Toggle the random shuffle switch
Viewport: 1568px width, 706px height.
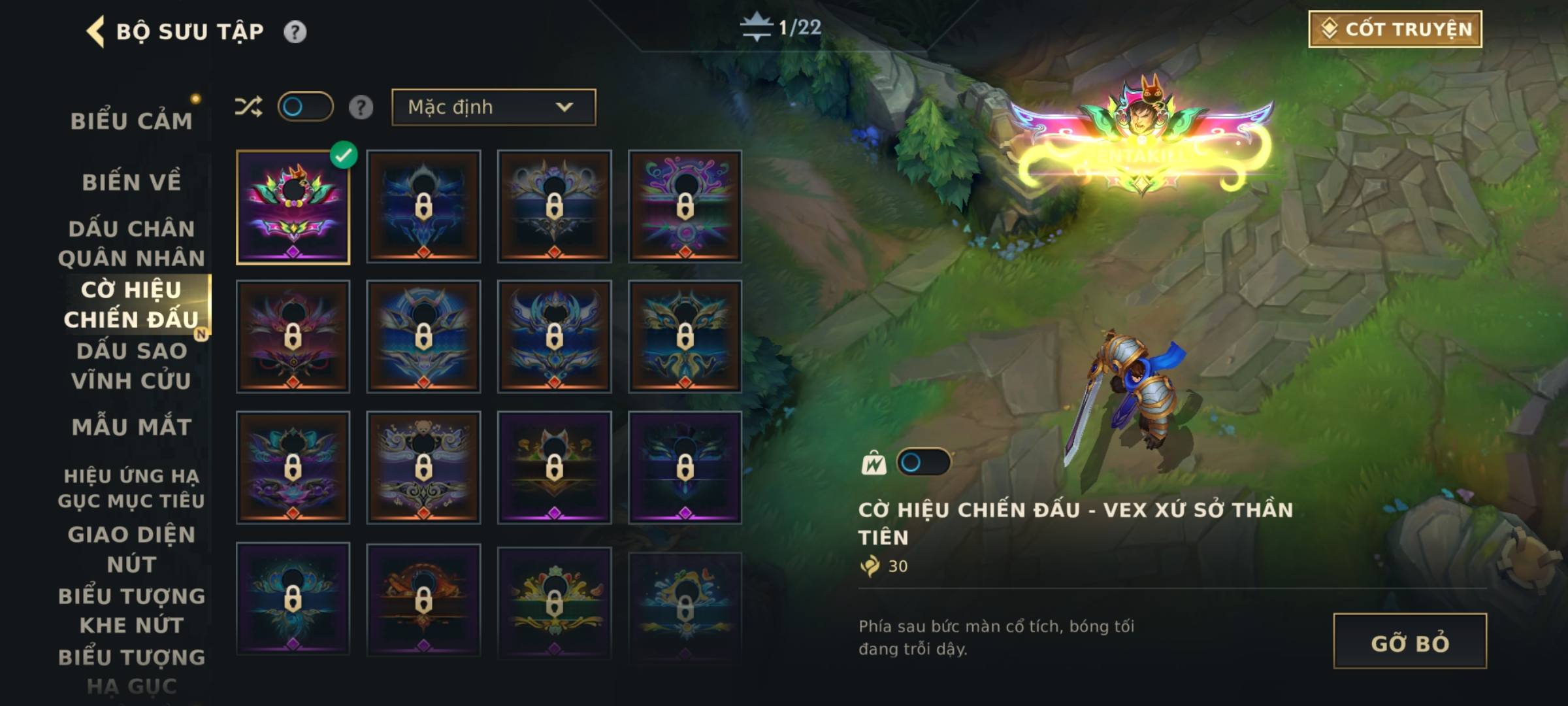(x=305, y=107)
